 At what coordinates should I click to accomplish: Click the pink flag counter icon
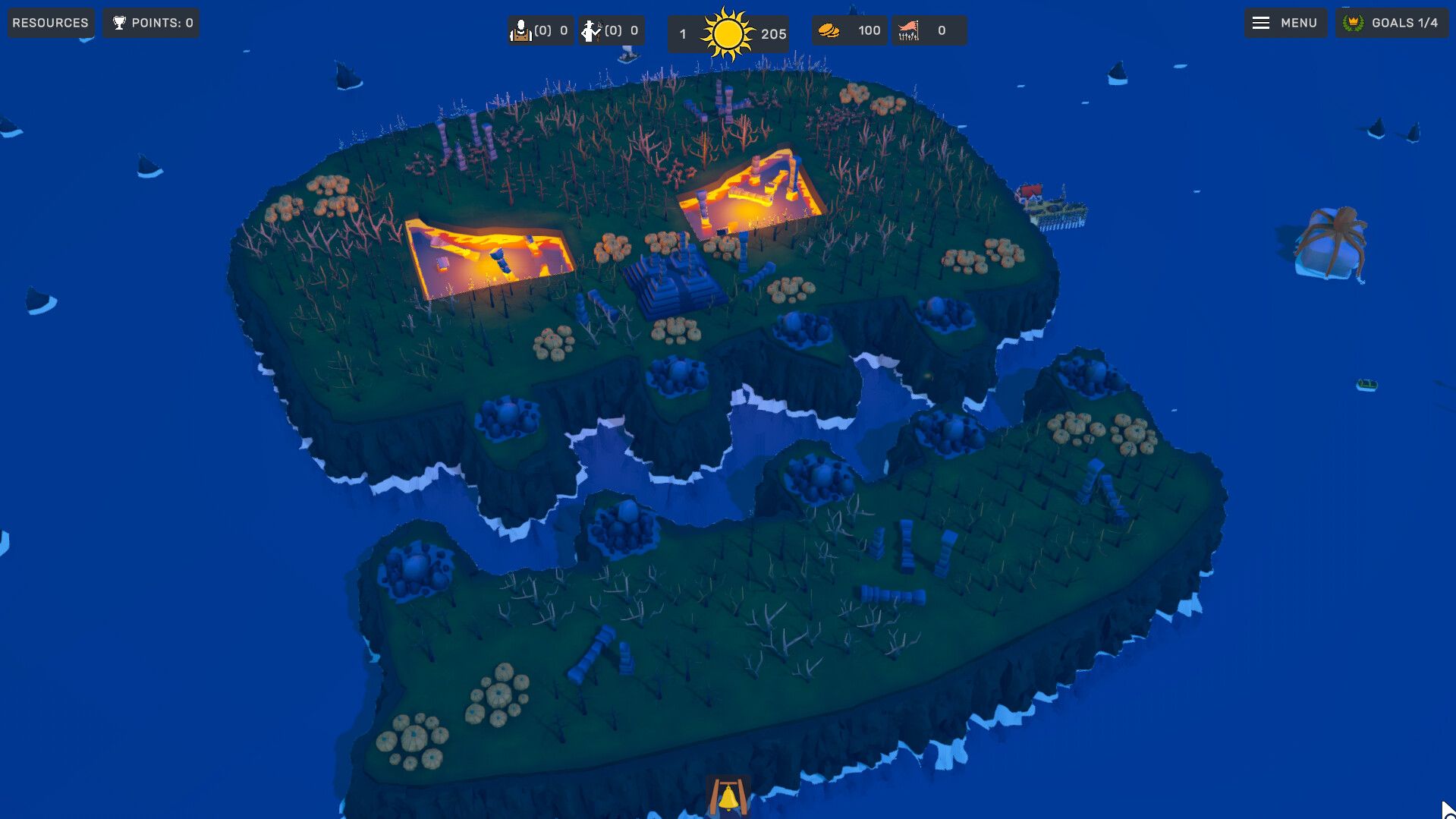click(910, 29)
